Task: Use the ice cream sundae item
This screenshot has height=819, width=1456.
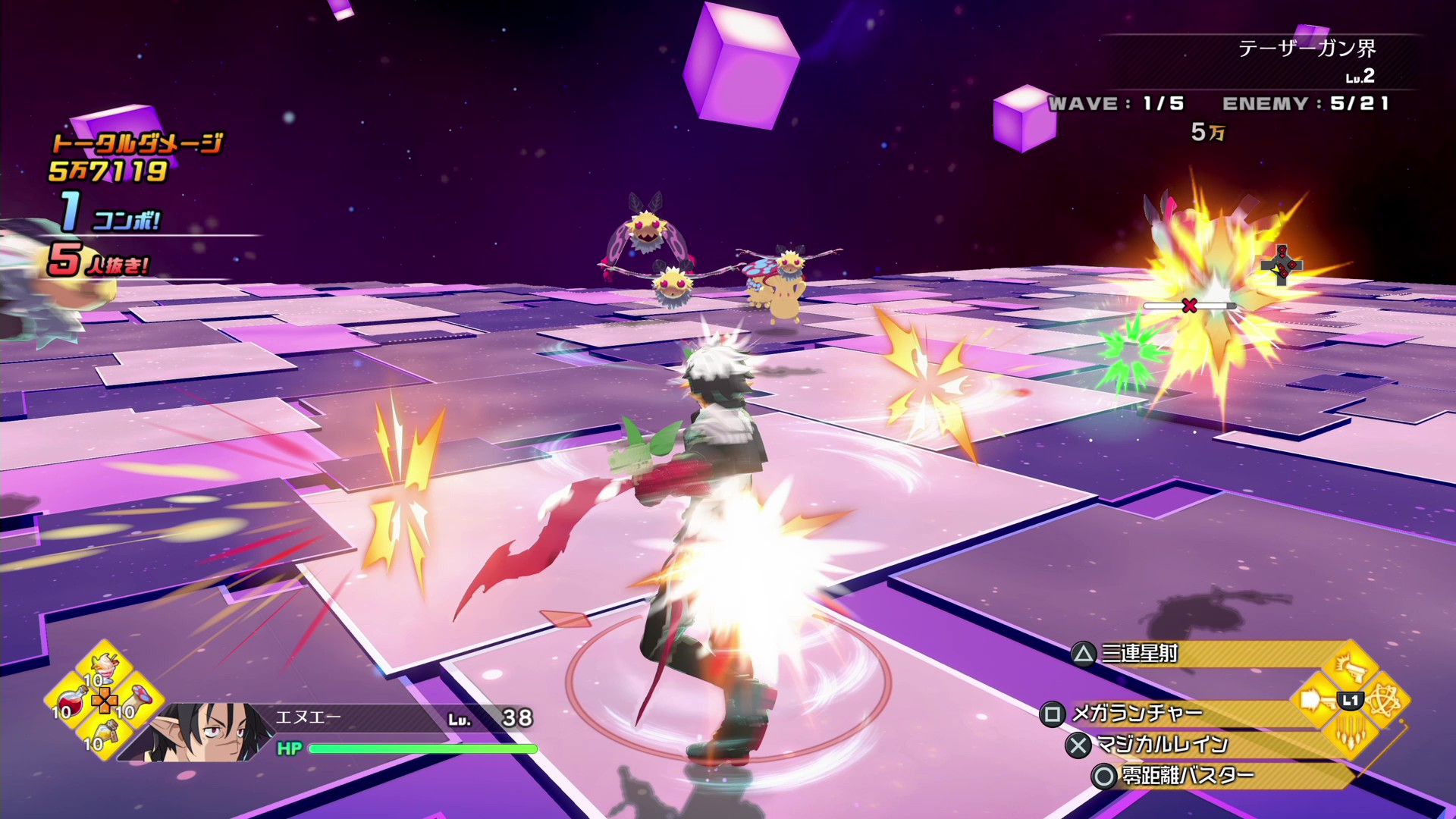Action: [x=105, y=669]
